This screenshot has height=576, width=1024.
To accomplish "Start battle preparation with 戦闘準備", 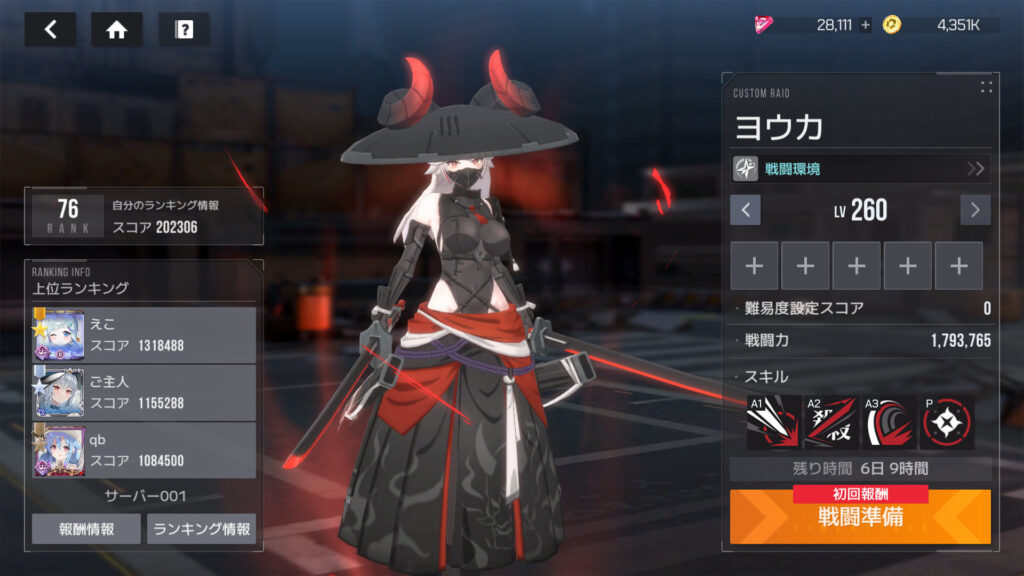I will 860,518.
